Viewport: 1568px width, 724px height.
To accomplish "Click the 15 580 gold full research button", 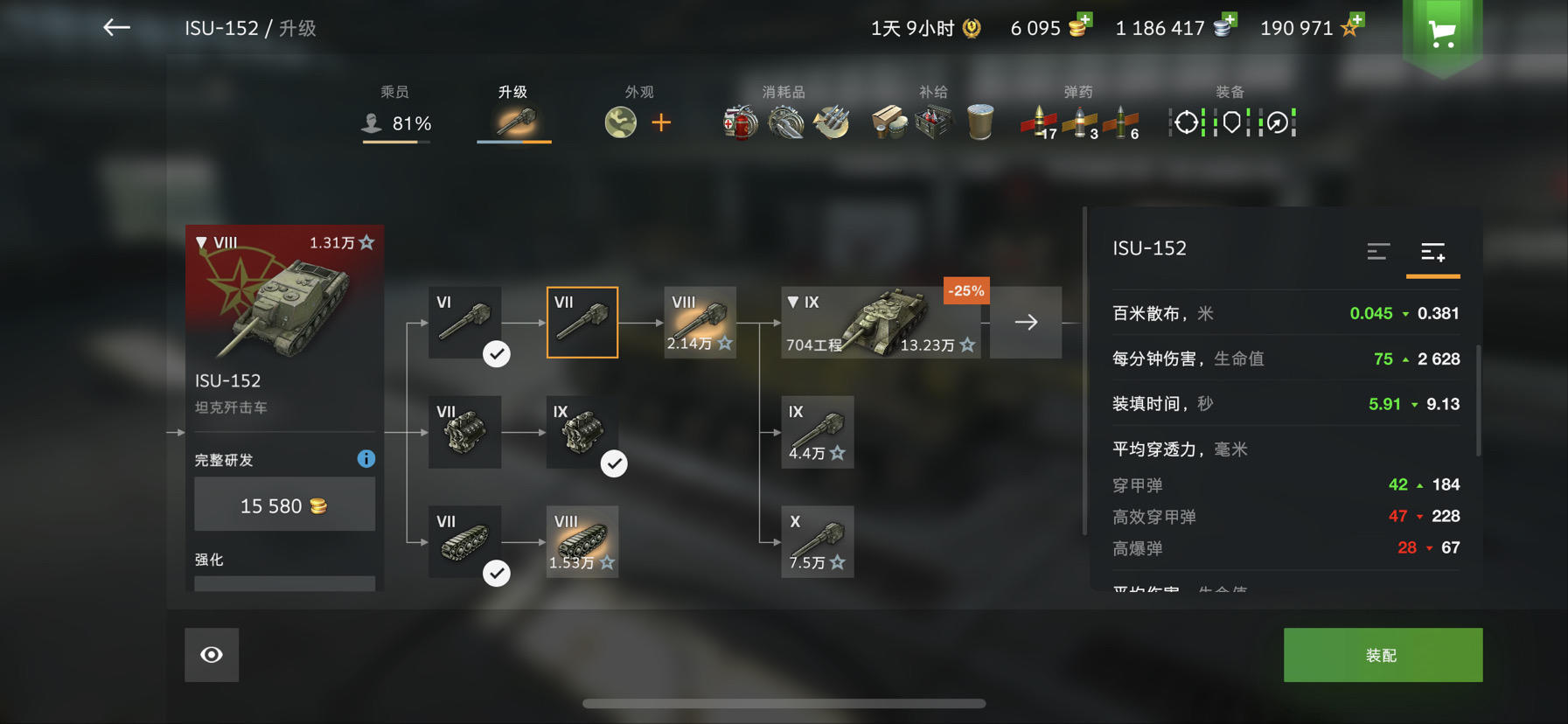I will 284,504.
